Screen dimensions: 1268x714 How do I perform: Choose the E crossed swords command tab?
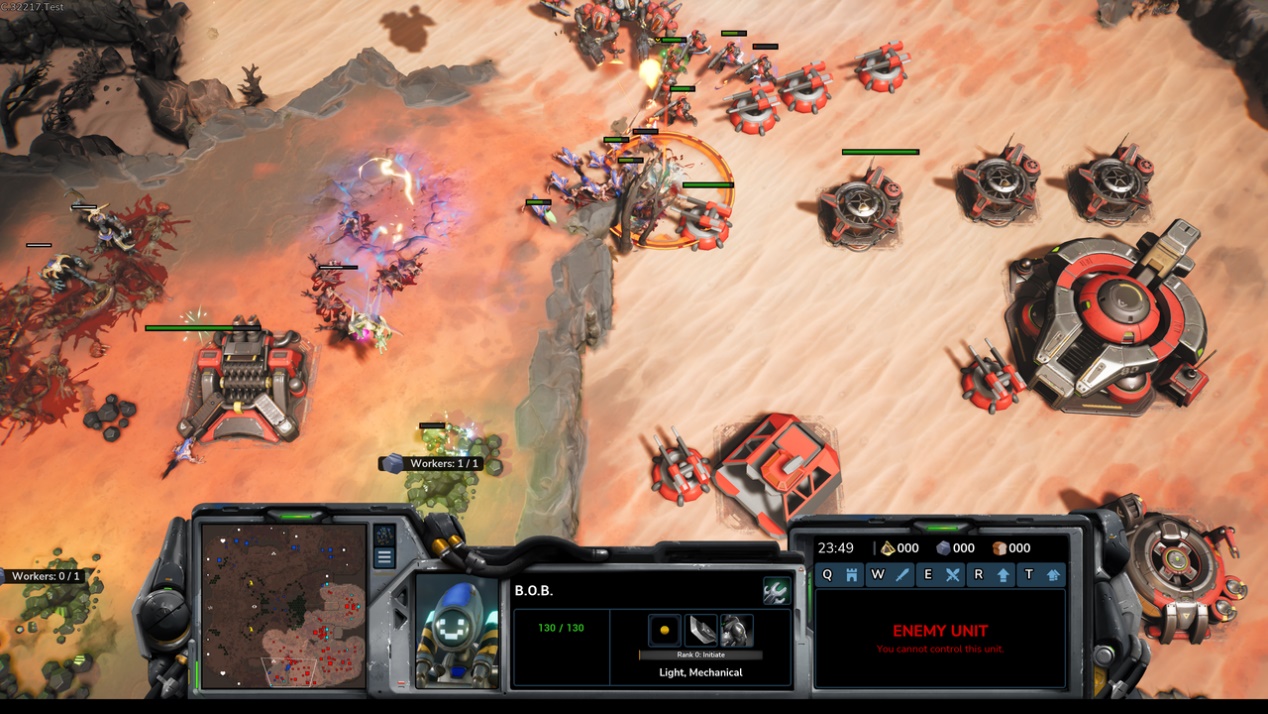(940, 575)
